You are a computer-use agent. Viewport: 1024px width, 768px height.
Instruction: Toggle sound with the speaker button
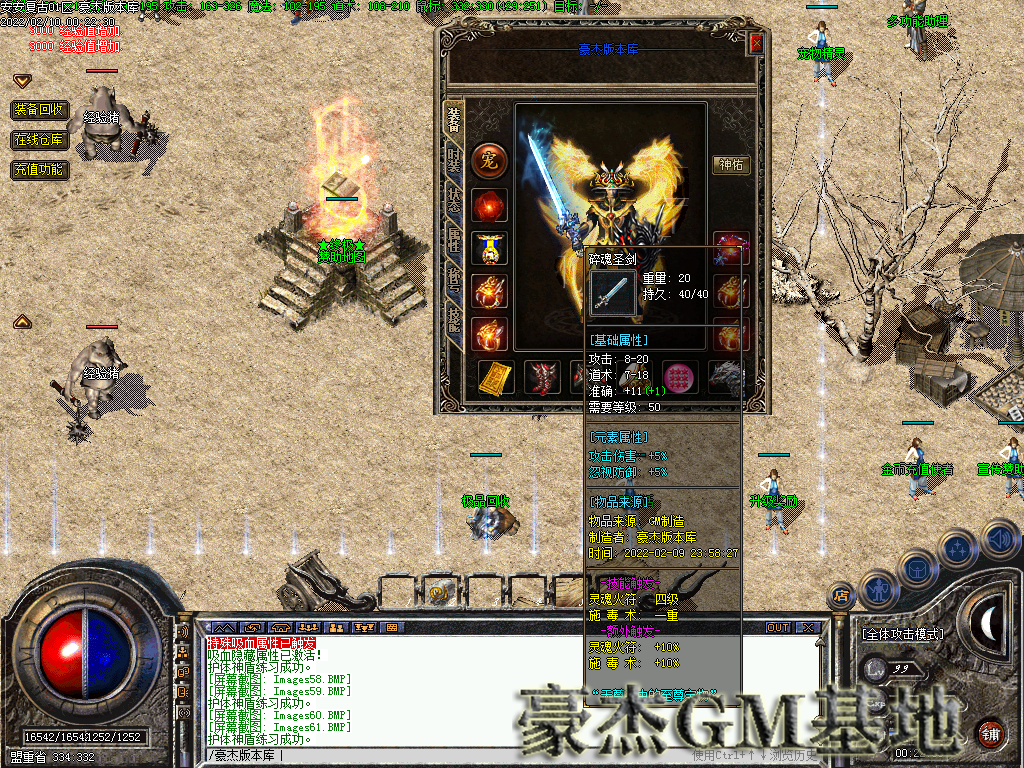coord(1000,540)
